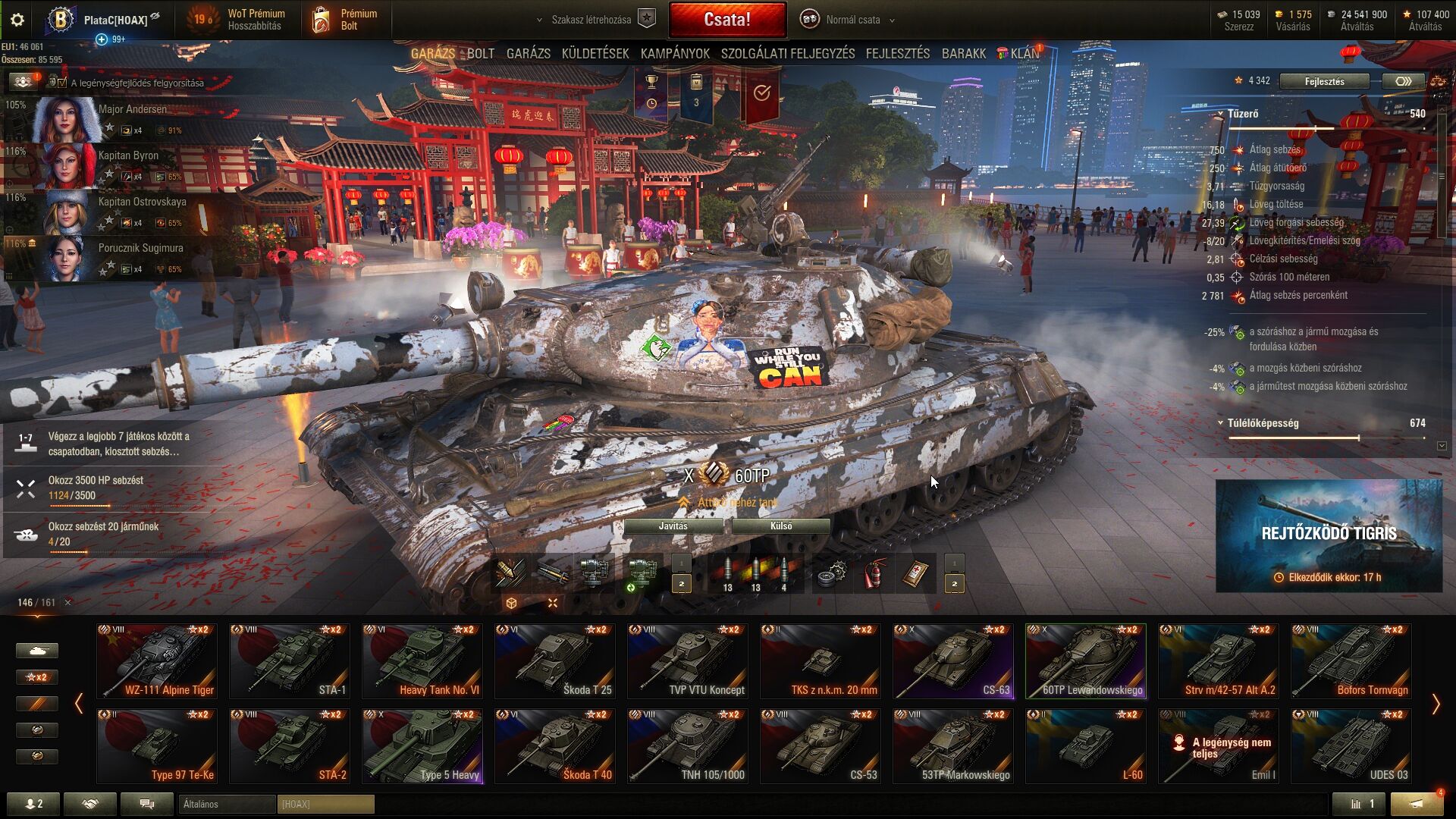Image resolution: width=1456 pixels, height=819 pixels.
Task: Select the WZ-111 Alpine Tiger tank
Action: pyautogui.click(x=157, y=661)
